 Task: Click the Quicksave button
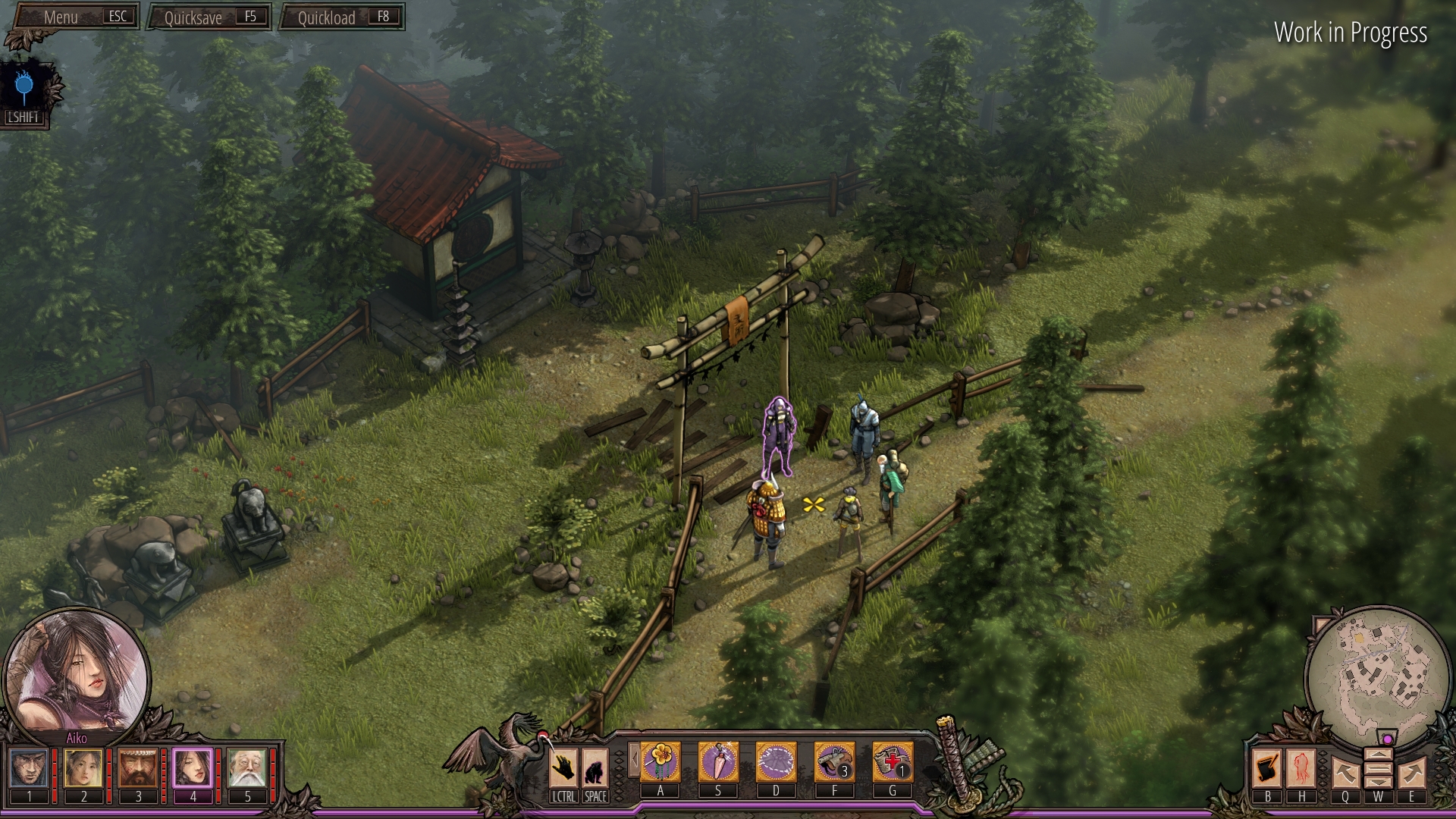click(x=209, y=17)
